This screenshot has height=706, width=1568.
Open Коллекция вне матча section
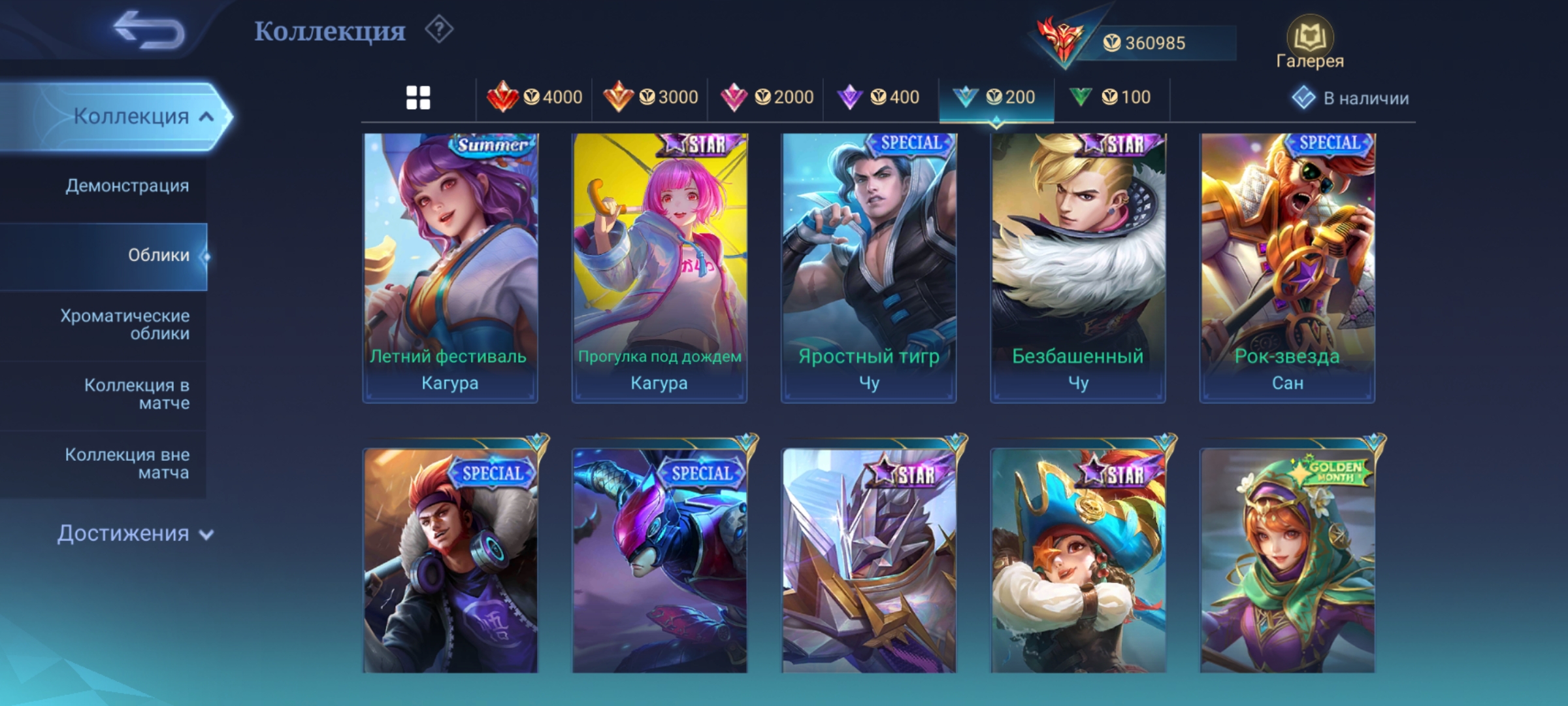pyautogui.click(x=127, y=463)
